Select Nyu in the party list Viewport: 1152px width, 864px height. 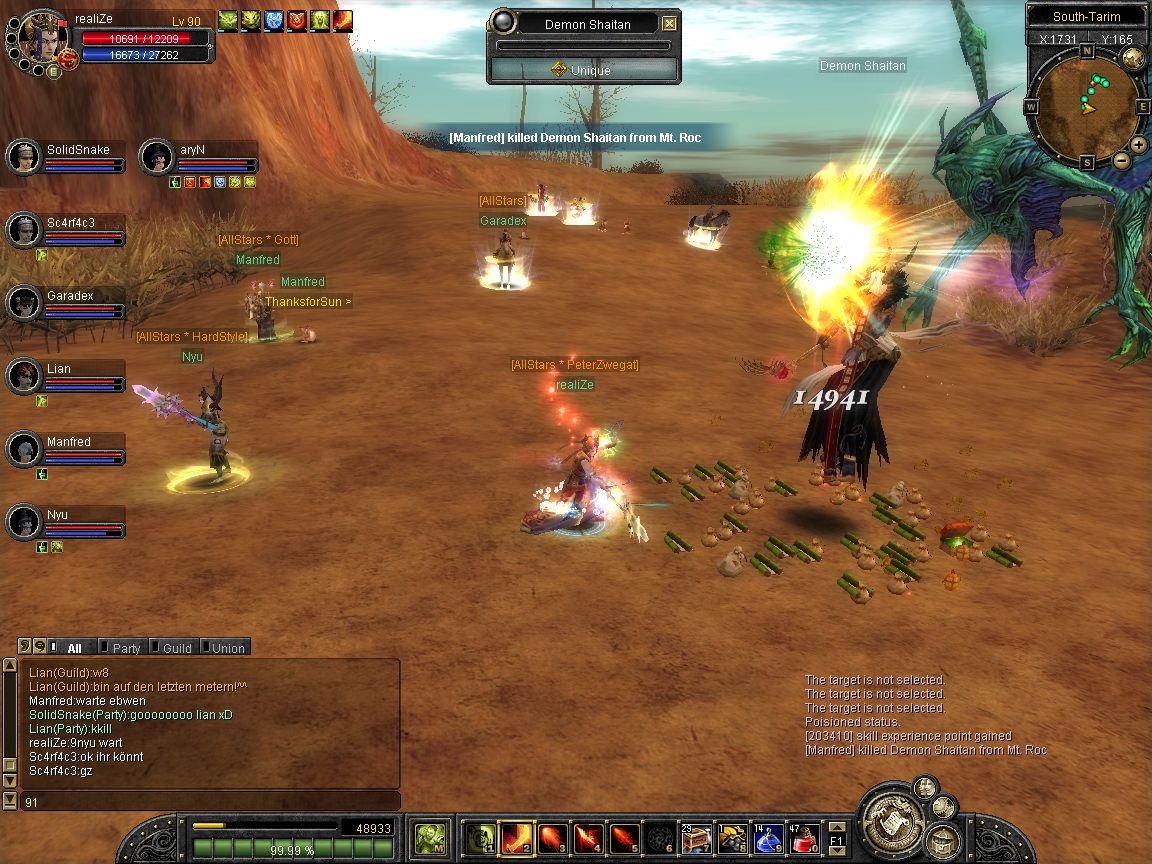[66, 522]
